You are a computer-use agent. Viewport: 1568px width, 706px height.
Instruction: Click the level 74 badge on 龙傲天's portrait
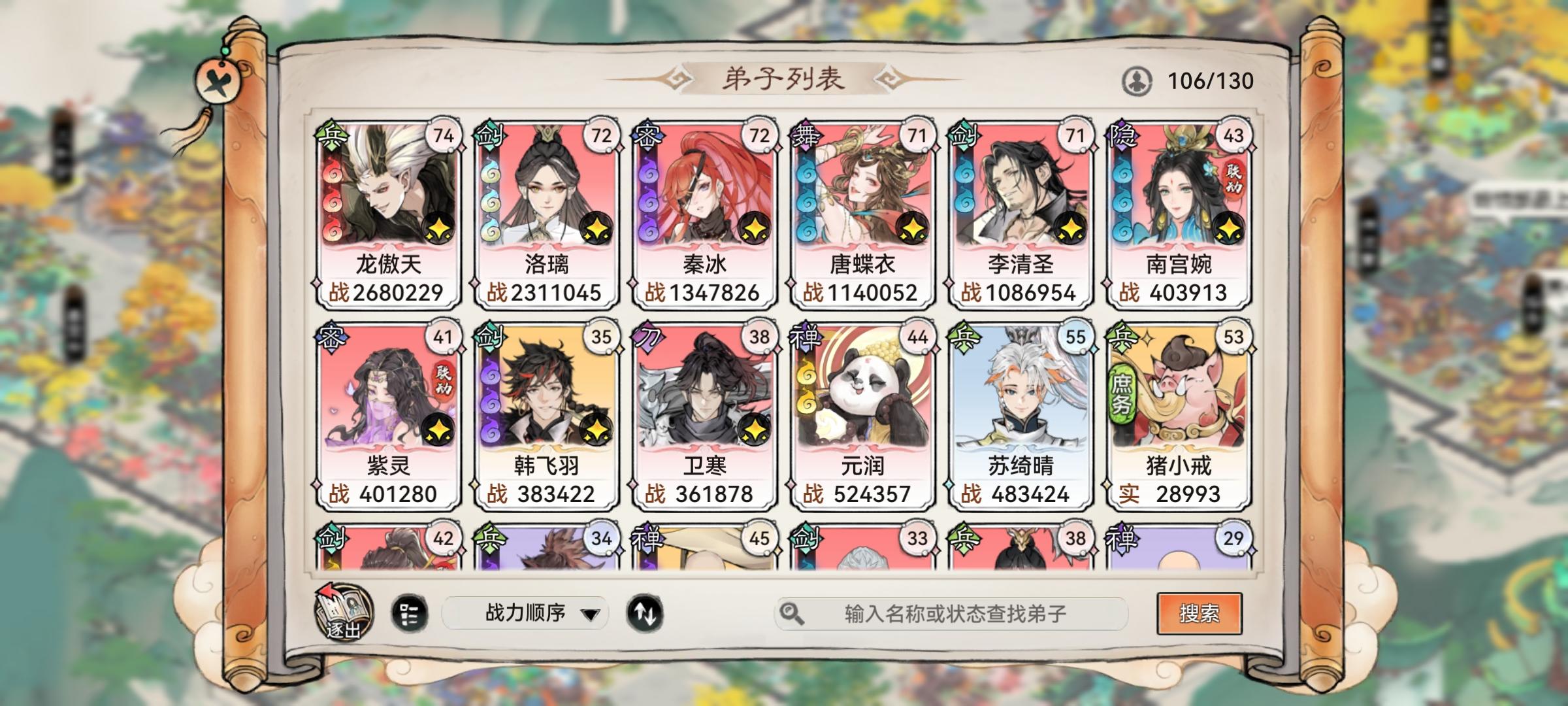pyautogui.click(x=444, y=135)
